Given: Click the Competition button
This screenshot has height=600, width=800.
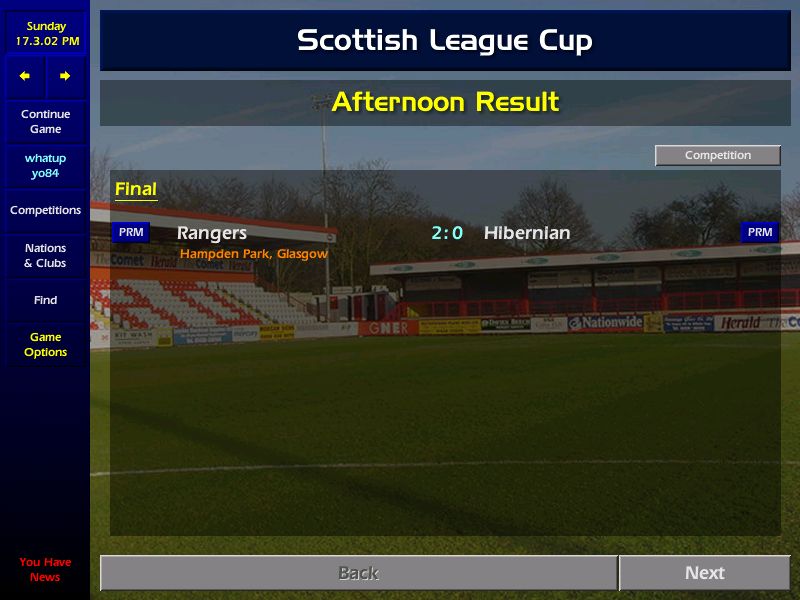Looking at the screenshot, I should coord(717,155).
